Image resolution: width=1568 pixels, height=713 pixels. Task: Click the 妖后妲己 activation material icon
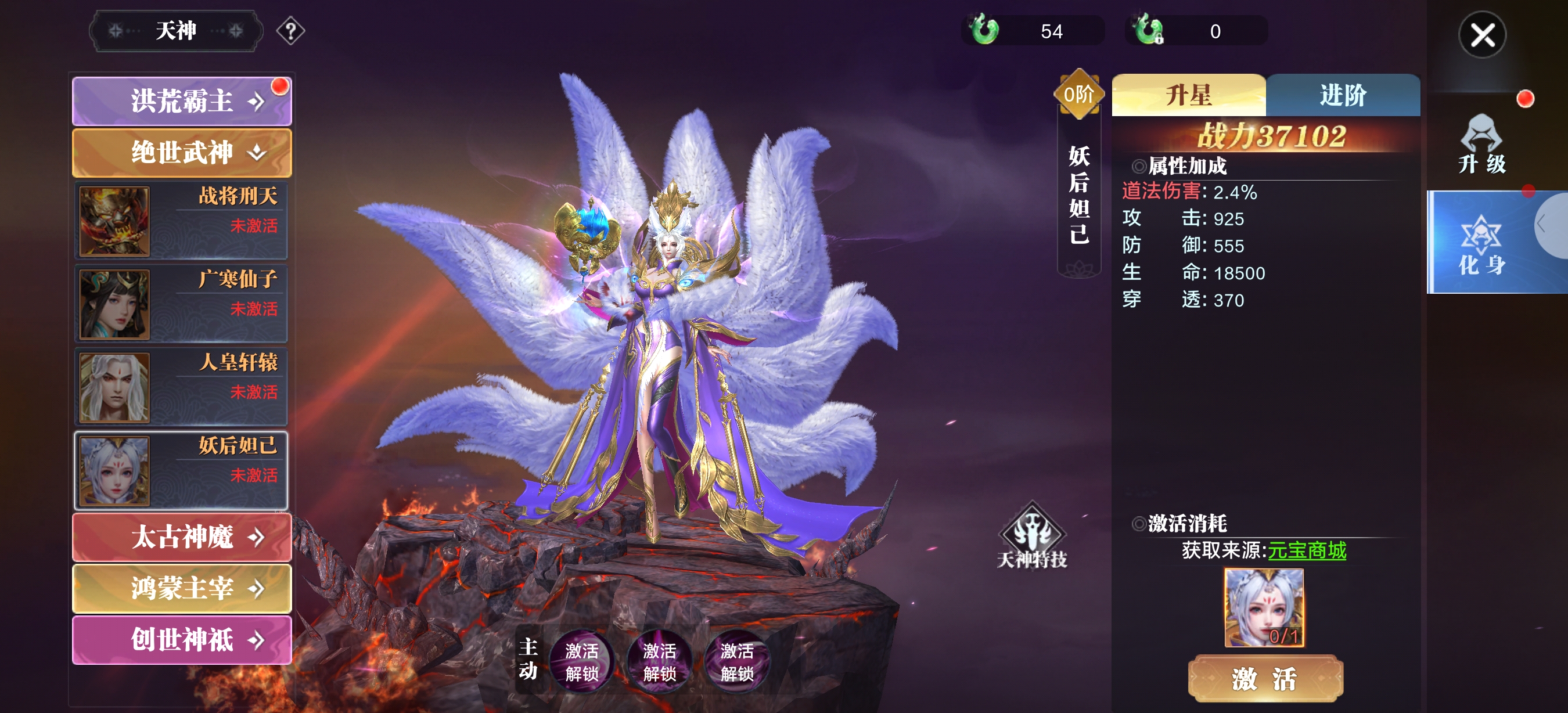[x=1264, y=607]
